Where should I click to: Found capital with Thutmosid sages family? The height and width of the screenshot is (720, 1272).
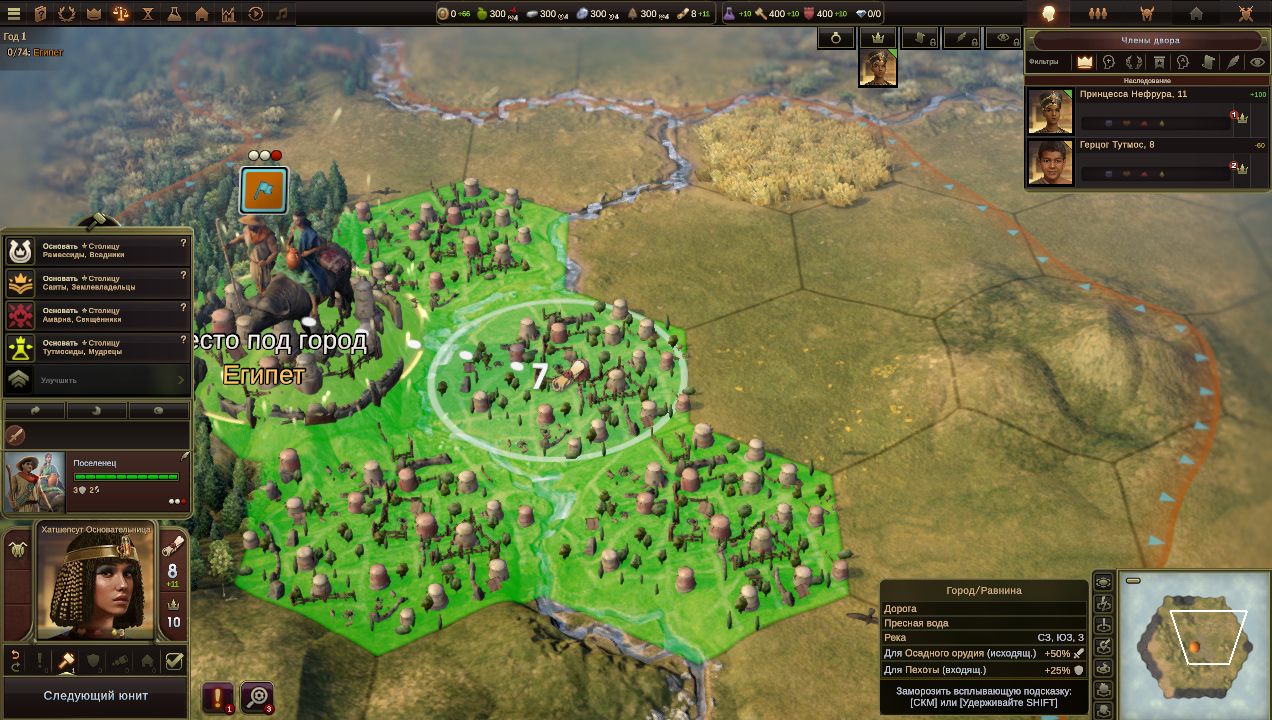[x=97, y=347]
